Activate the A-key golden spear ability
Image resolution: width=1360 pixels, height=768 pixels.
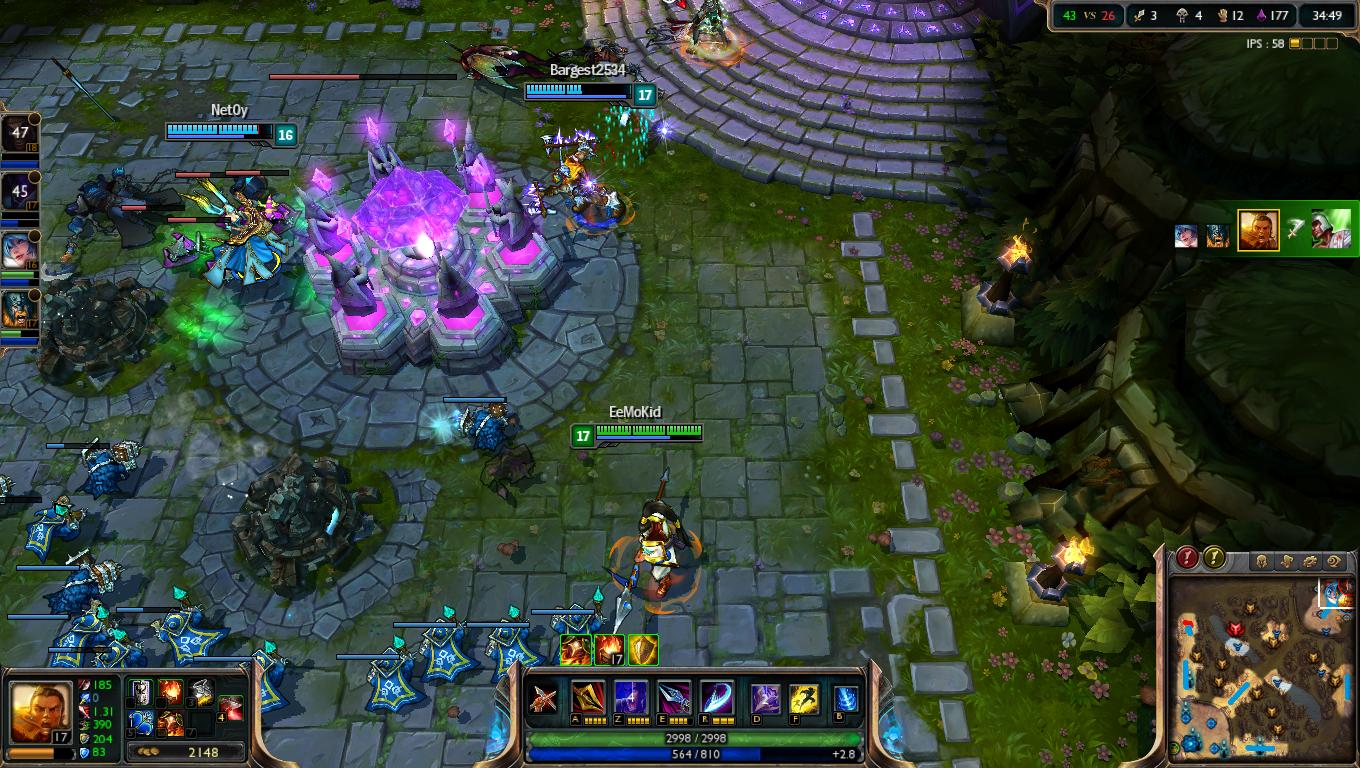pyautogui.click(x=587, y=697)
